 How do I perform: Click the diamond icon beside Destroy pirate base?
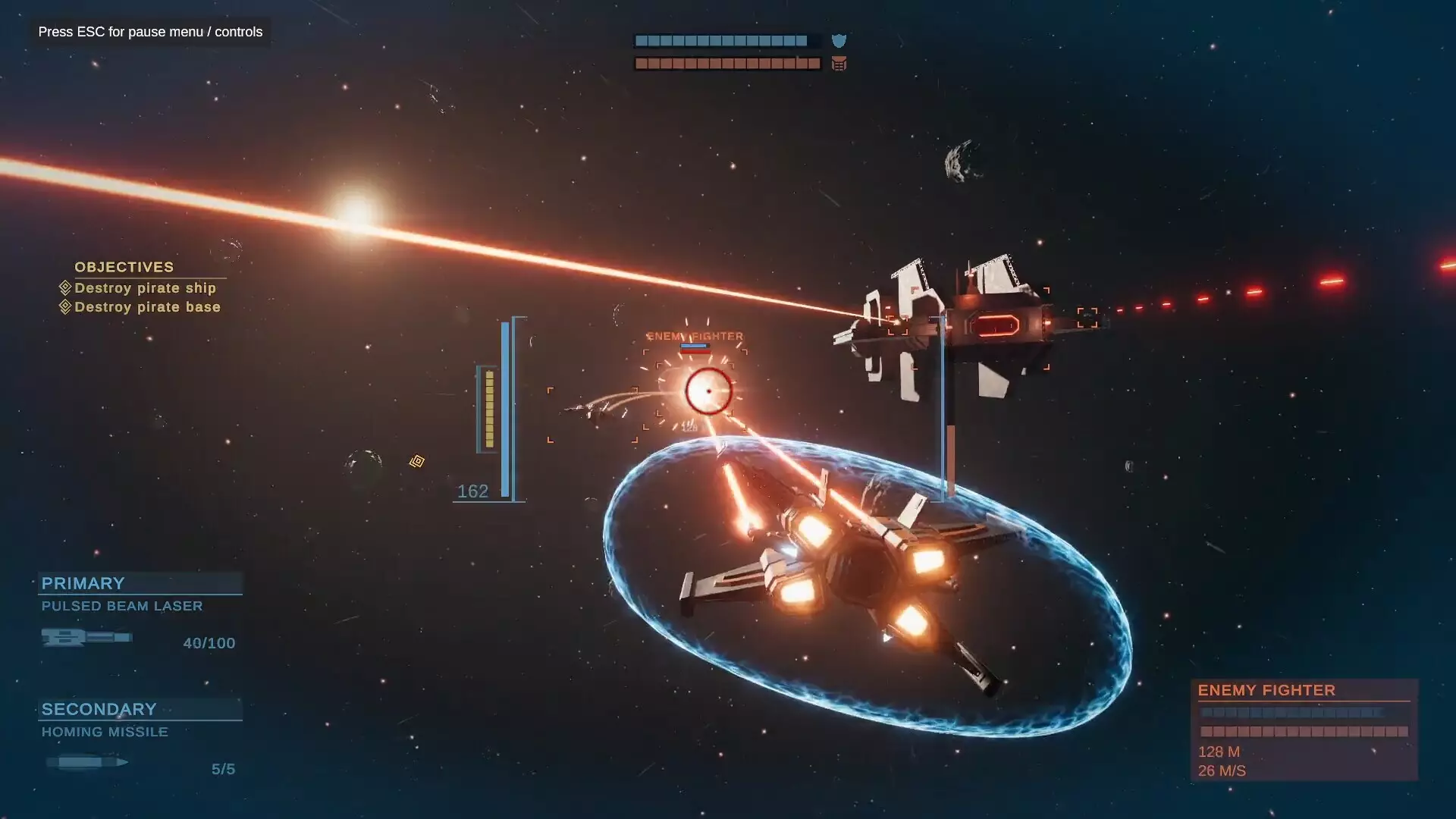tap(64, 306)
